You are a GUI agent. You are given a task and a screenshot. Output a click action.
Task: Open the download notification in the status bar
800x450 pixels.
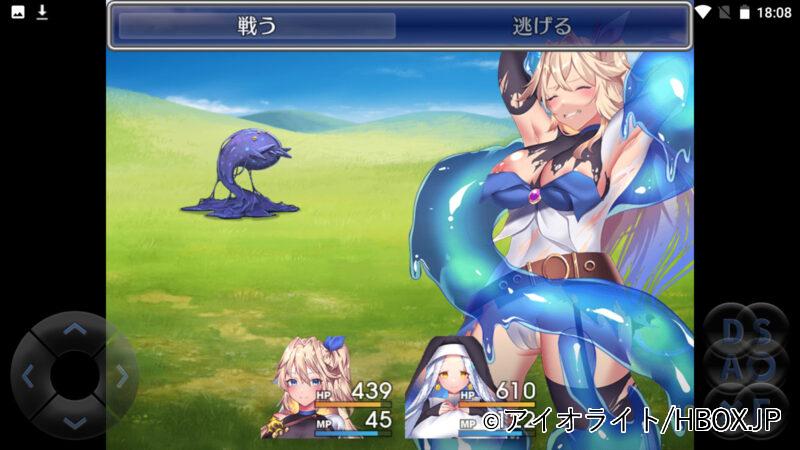(x=42, y=12)
